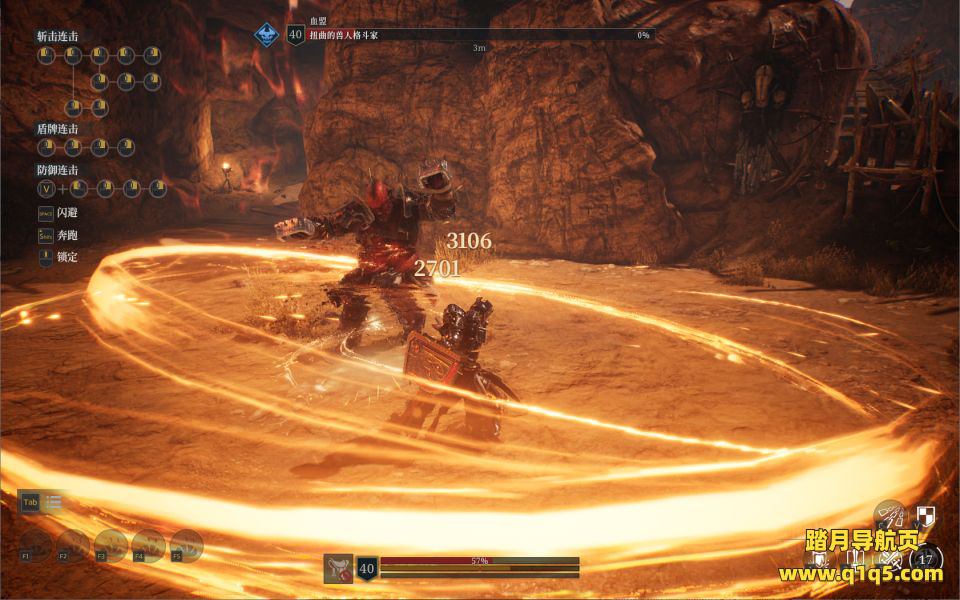Trigger the F5 quick slot
The image size is (960, 600).
pos(187,545)
